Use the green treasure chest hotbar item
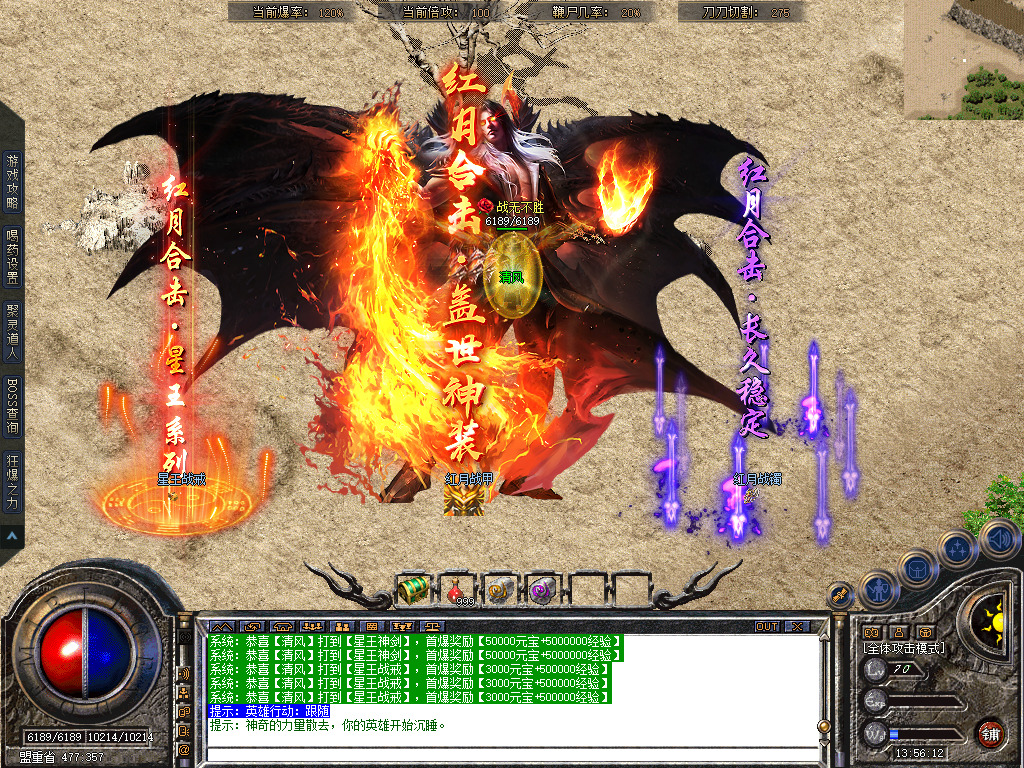Image resolution: width=1024 pixels, height=768 pixels. point(413,590)
